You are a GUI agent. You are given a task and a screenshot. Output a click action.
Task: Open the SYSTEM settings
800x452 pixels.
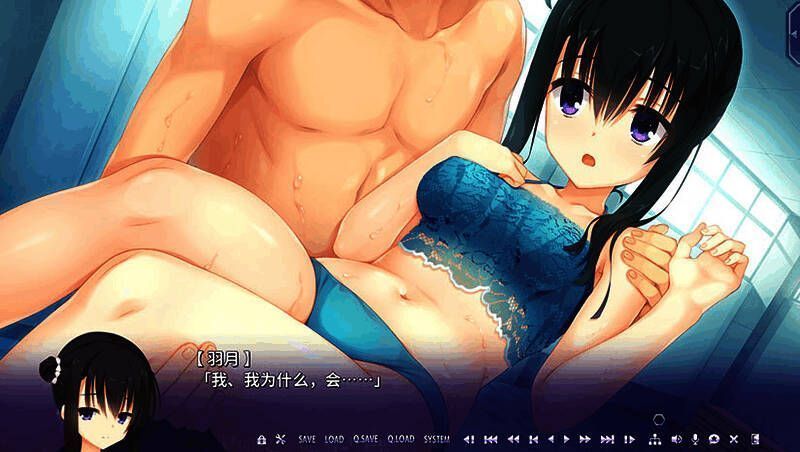[436, 439]
